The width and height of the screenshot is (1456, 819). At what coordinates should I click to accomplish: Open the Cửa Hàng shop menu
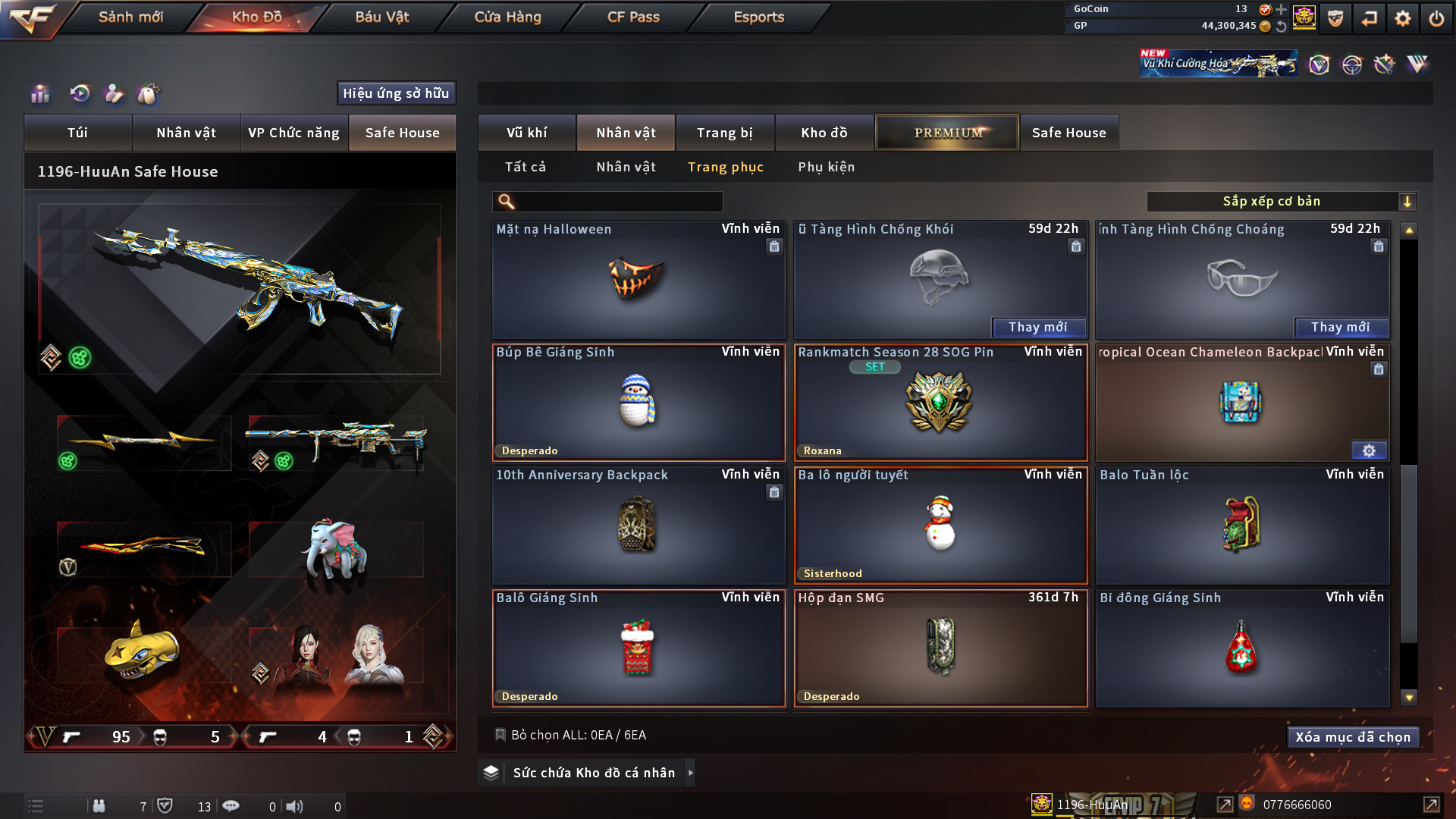coord(507,17)
